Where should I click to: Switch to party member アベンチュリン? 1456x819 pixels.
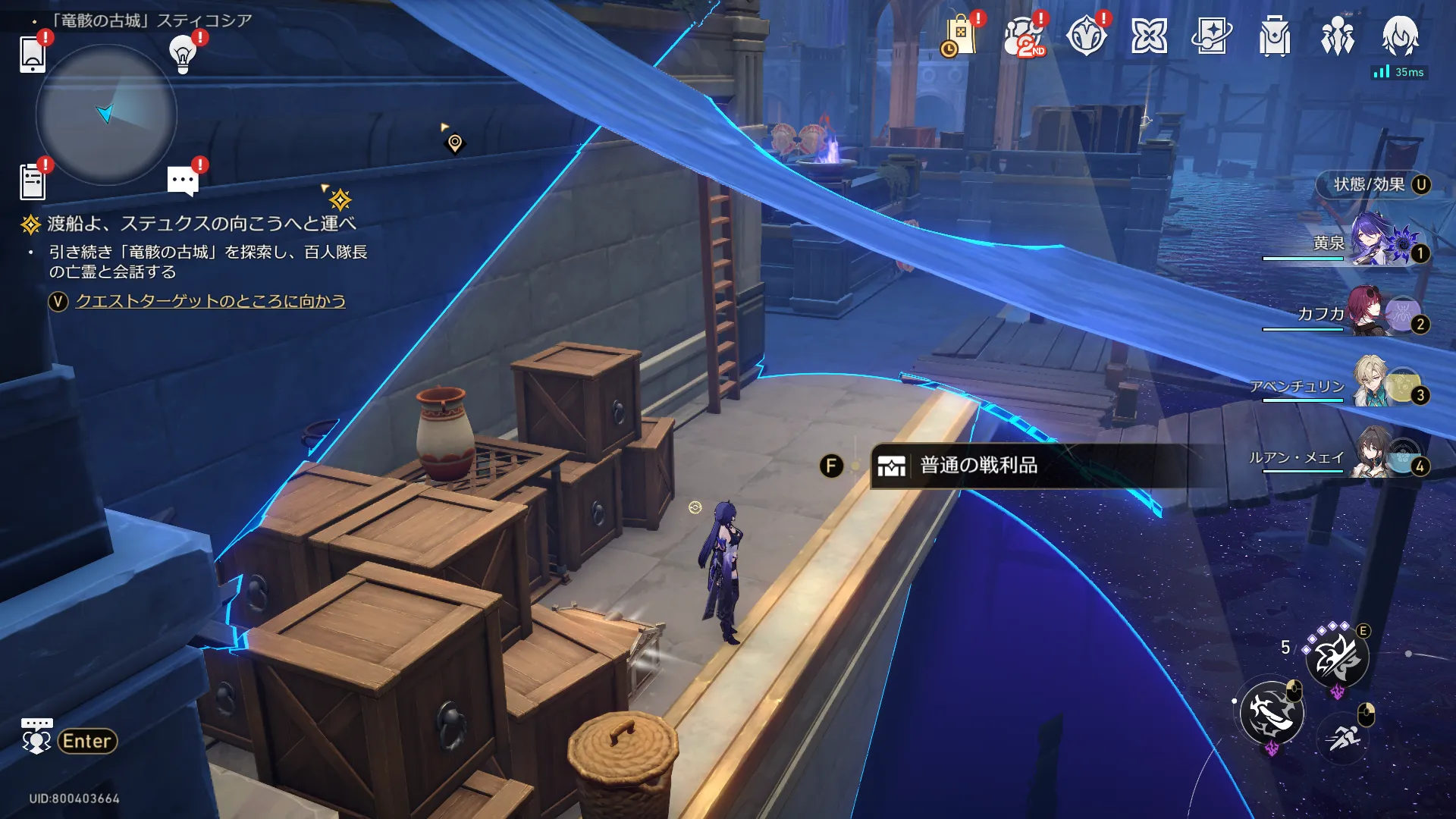(x=1373, y=385)
